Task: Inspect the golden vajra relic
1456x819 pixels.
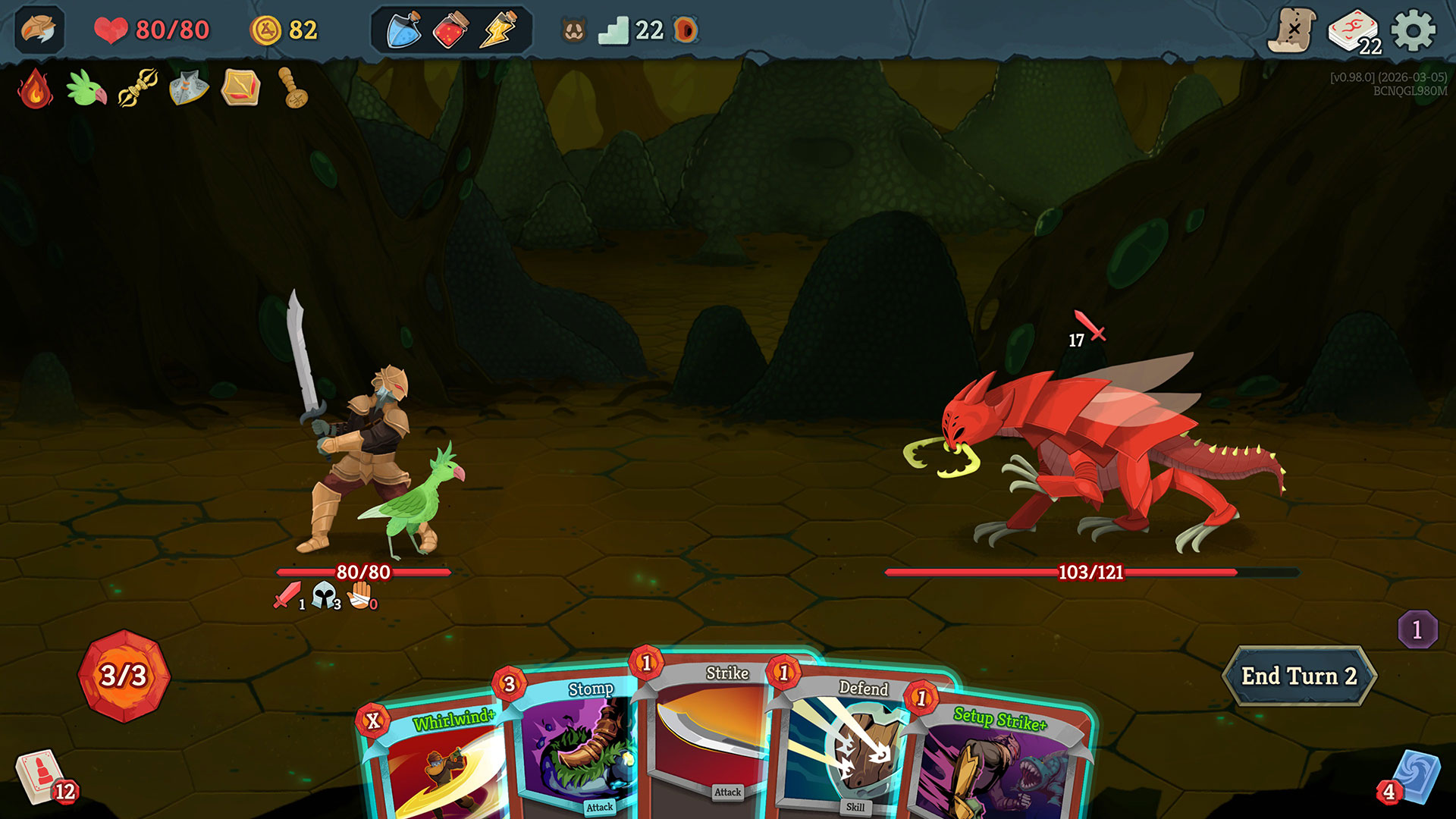Action: [x=138, y=88]
